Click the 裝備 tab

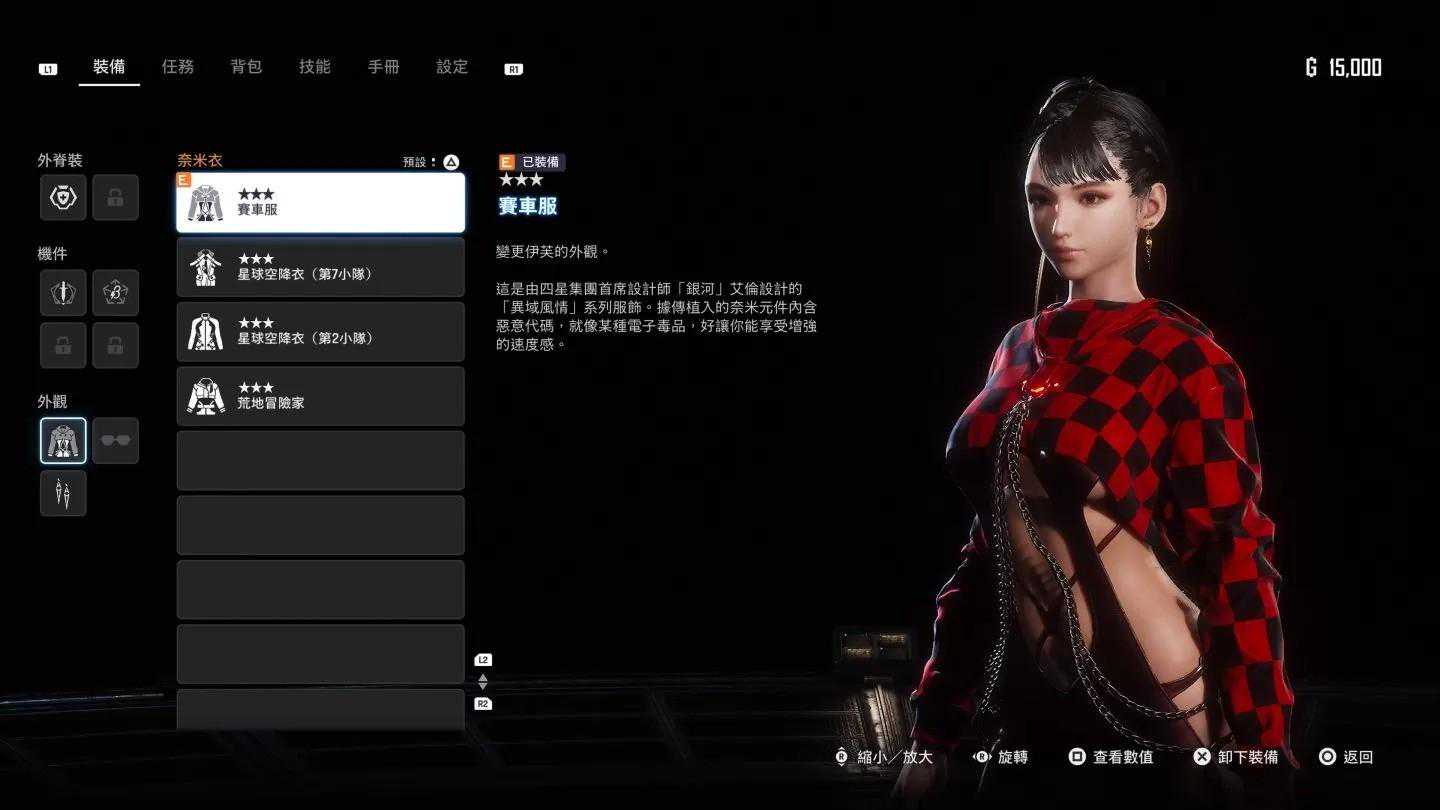click(109, 67)
